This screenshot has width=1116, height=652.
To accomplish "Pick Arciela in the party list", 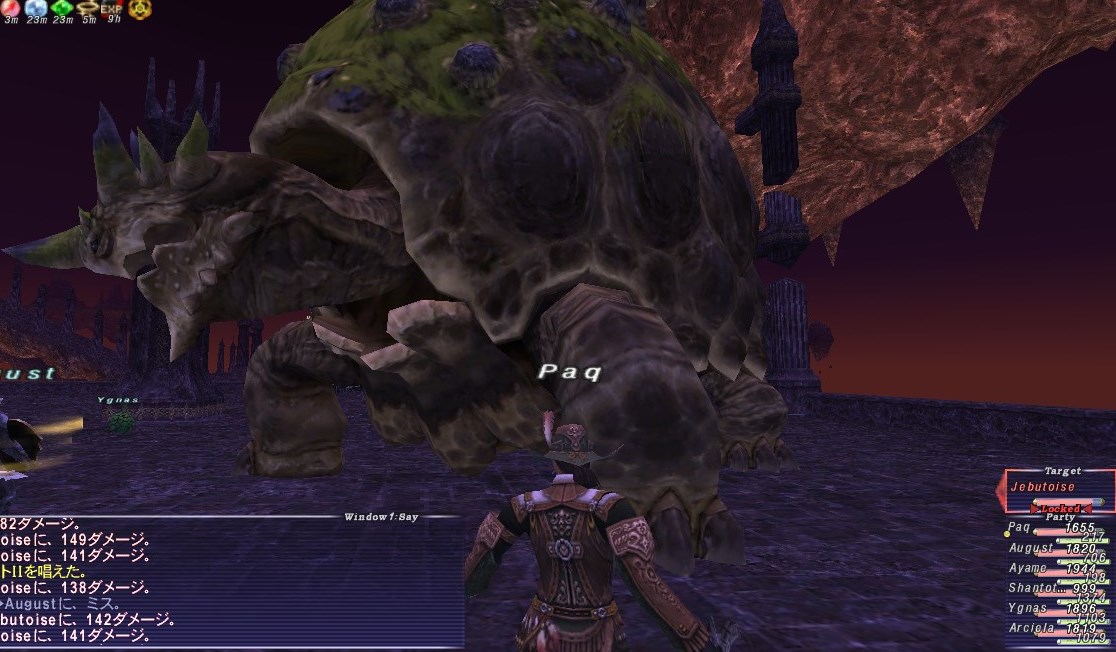I will tap(1031, 629).
